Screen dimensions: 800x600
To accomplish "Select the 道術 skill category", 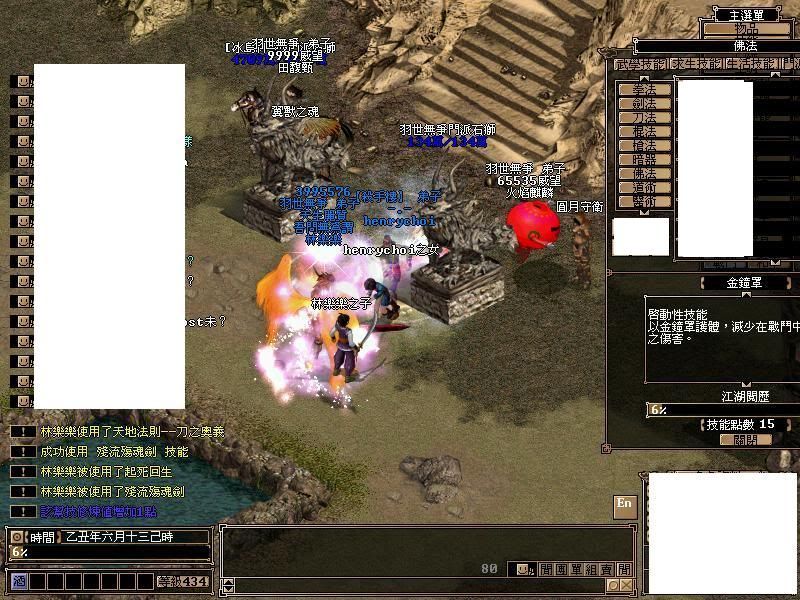I will click(645, 187).
